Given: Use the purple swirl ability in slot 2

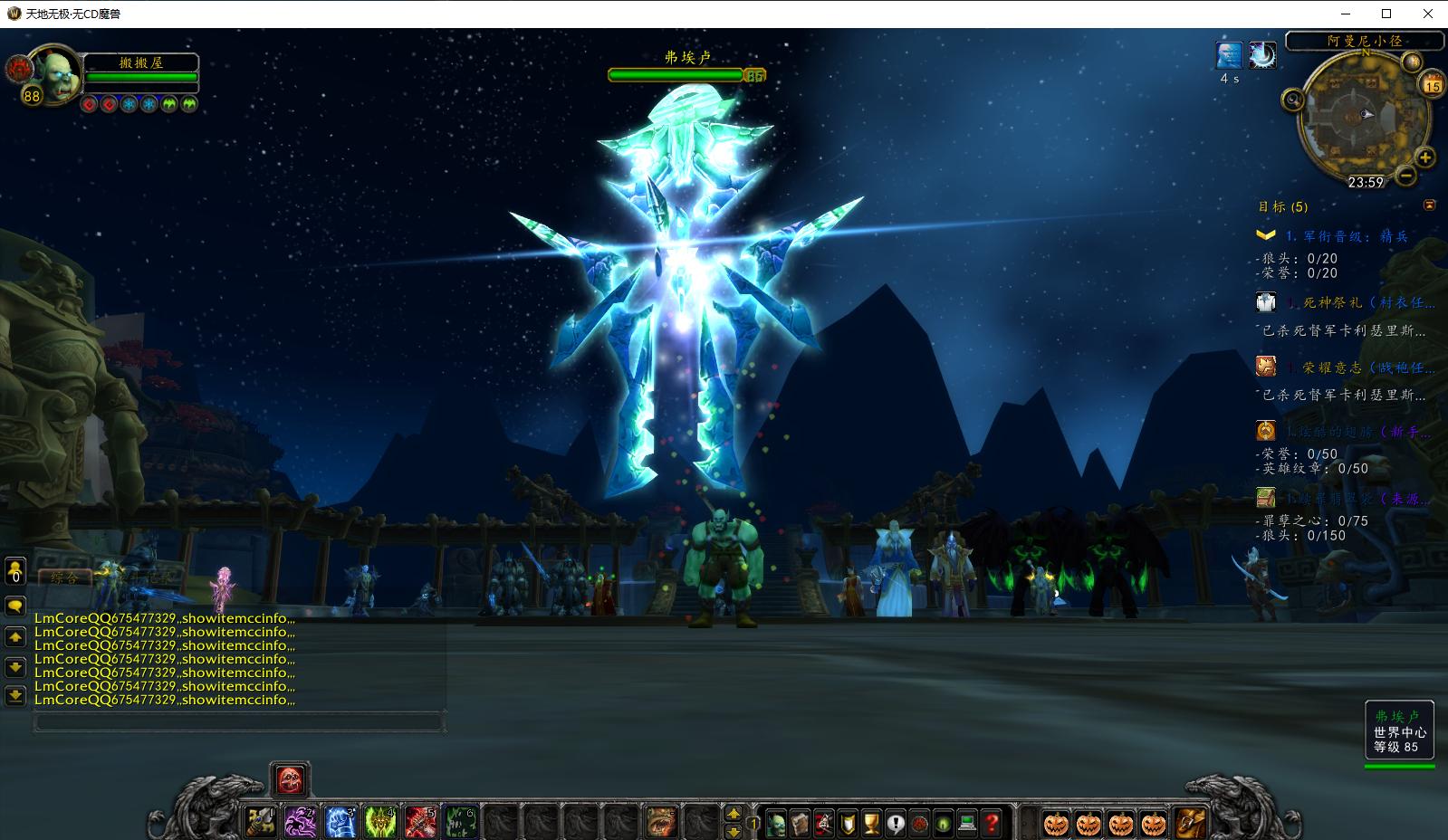Looking at the screenshot, I should (301, 822).
